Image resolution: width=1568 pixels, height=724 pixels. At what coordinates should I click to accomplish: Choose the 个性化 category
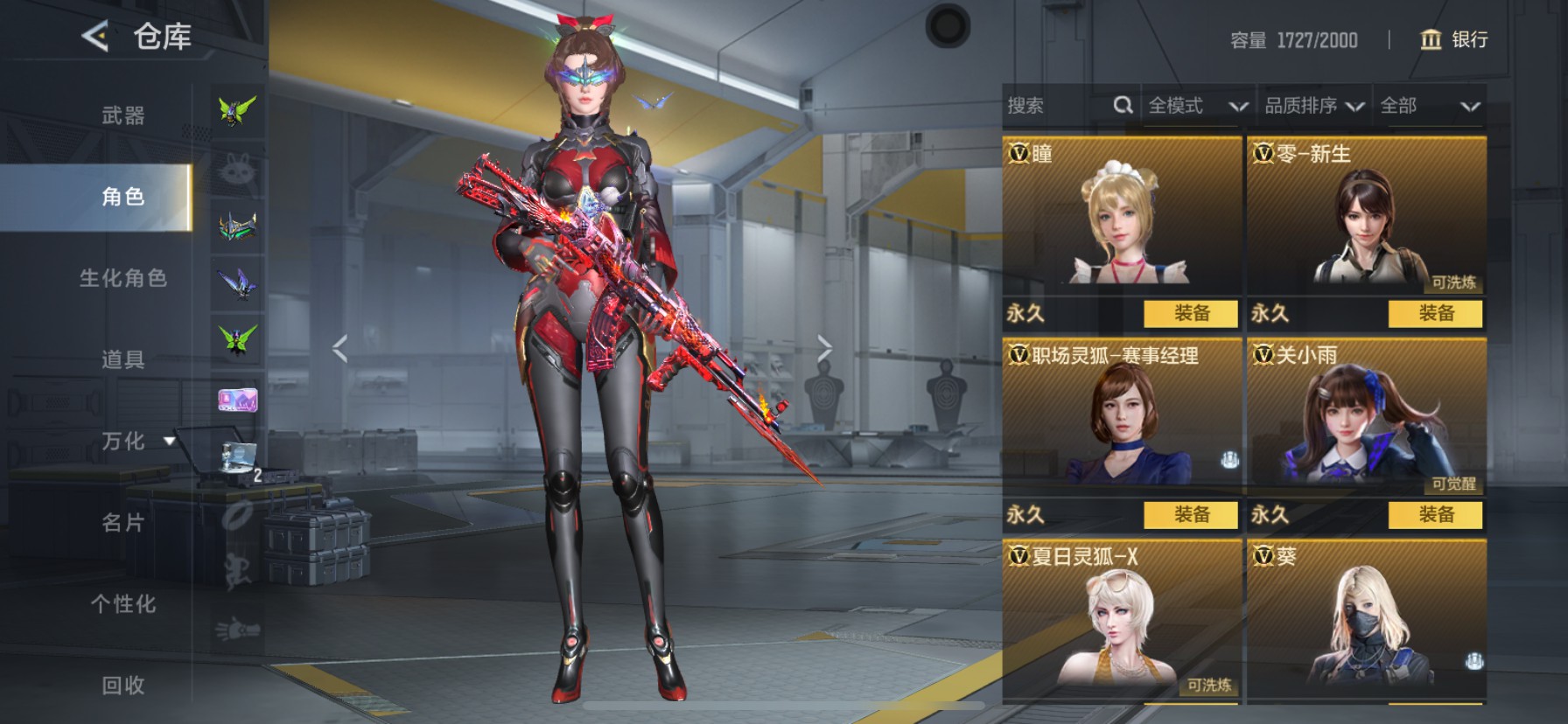pyautogui.click(x=122, y=604)
